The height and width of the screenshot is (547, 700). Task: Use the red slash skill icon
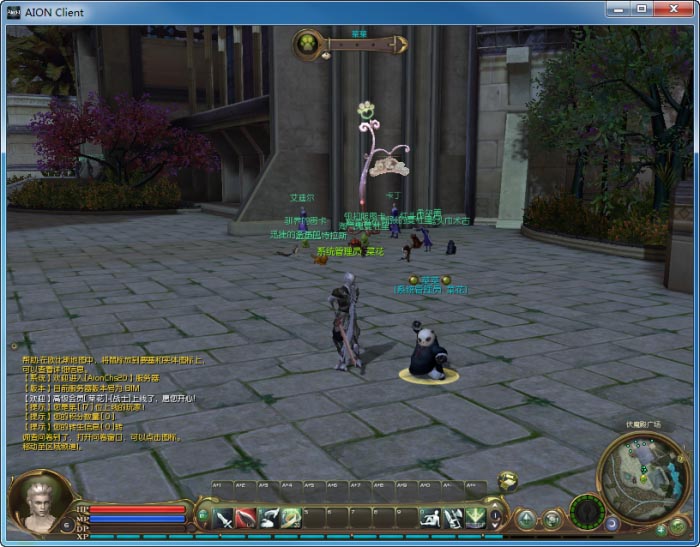pyautogui.click(x=247, y=517)
